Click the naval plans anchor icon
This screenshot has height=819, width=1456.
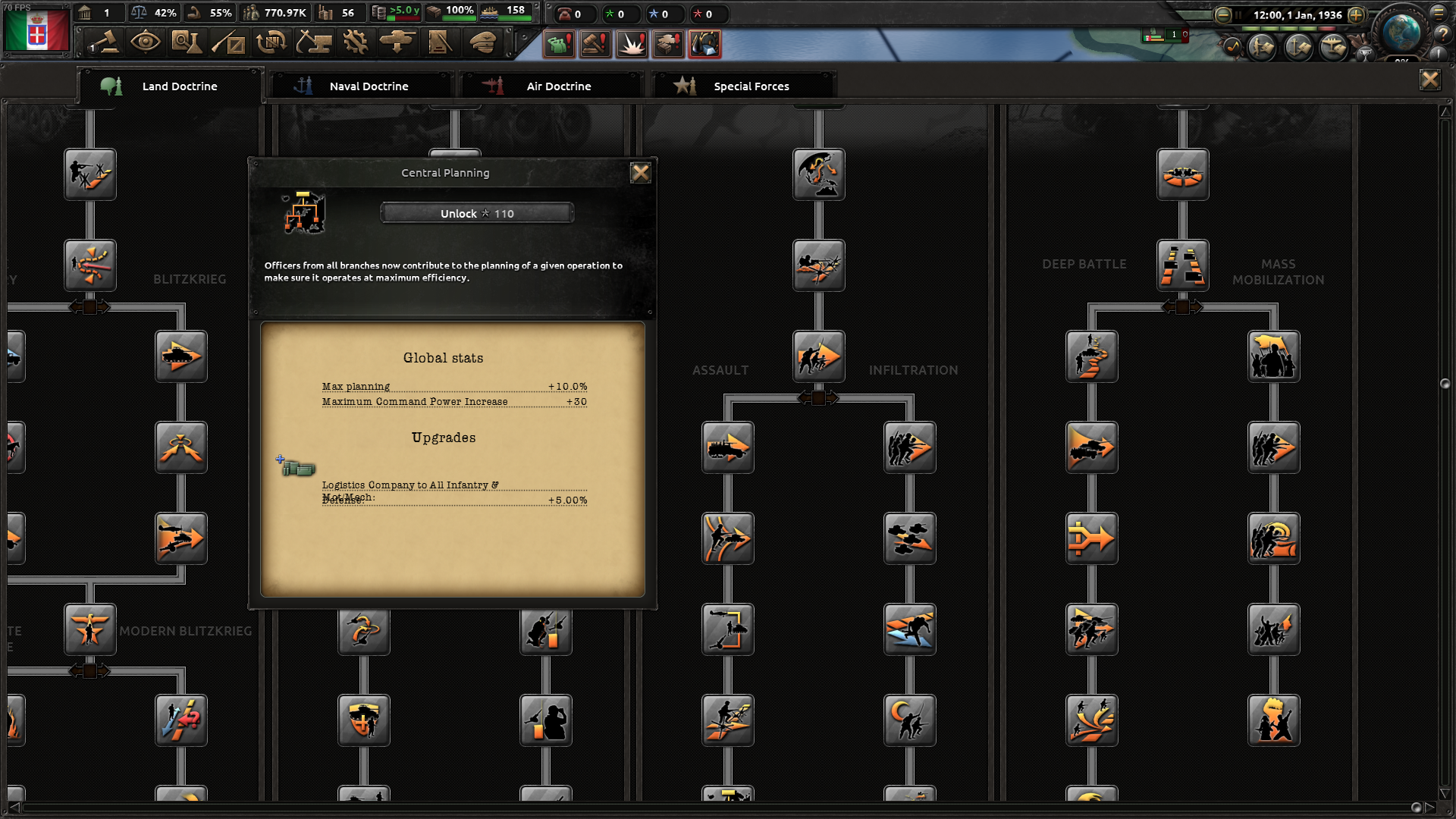pyautogui.click(x=1298, y=48)
